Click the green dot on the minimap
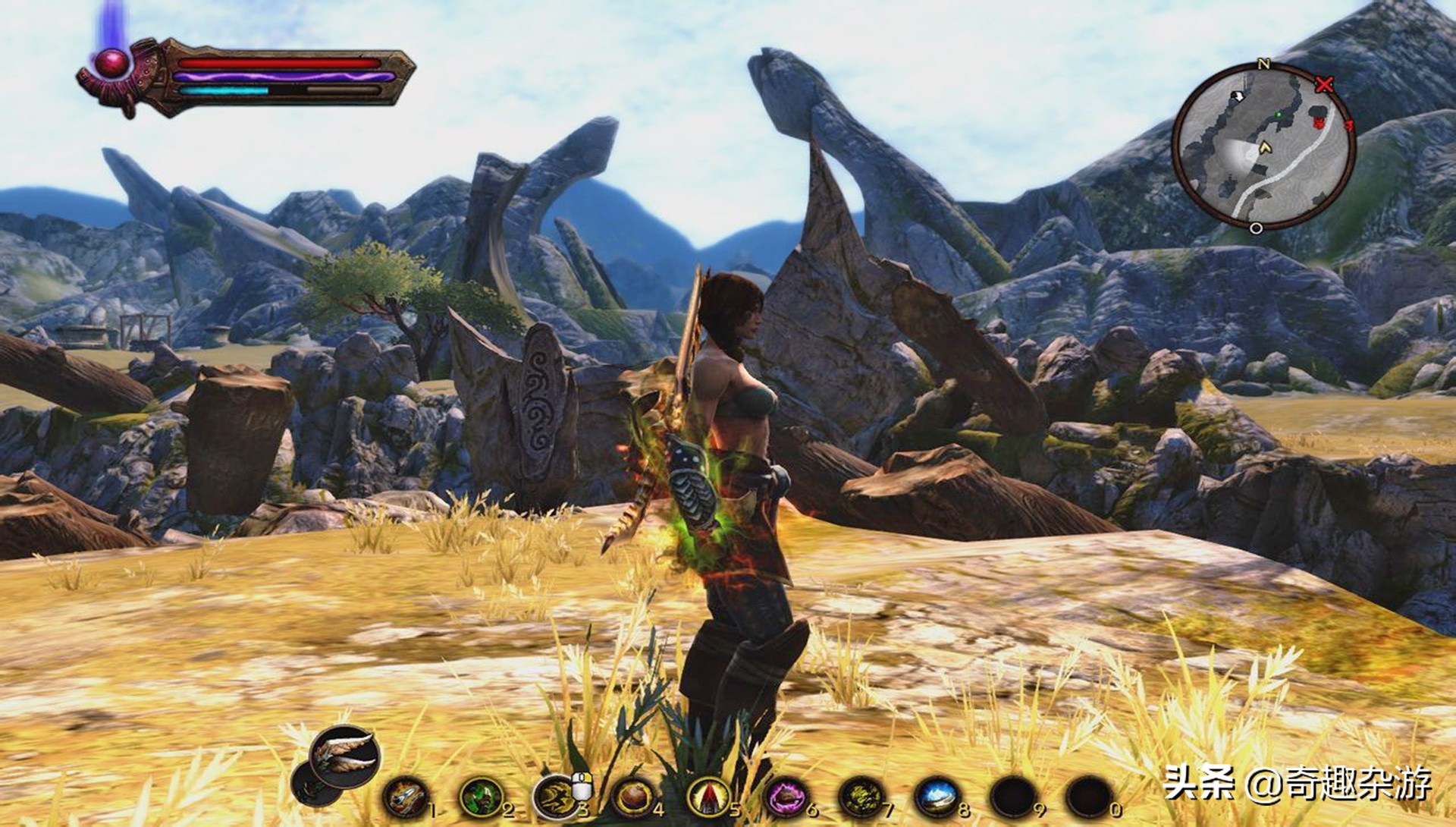This screenshot has height=827, width=1456. pos(1279,115)
